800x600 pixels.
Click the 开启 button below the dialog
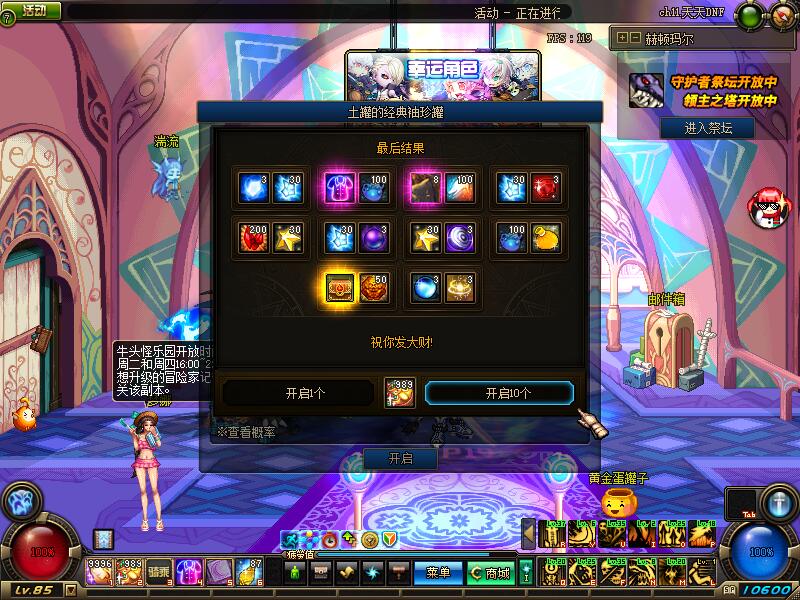tap(400, 459)
